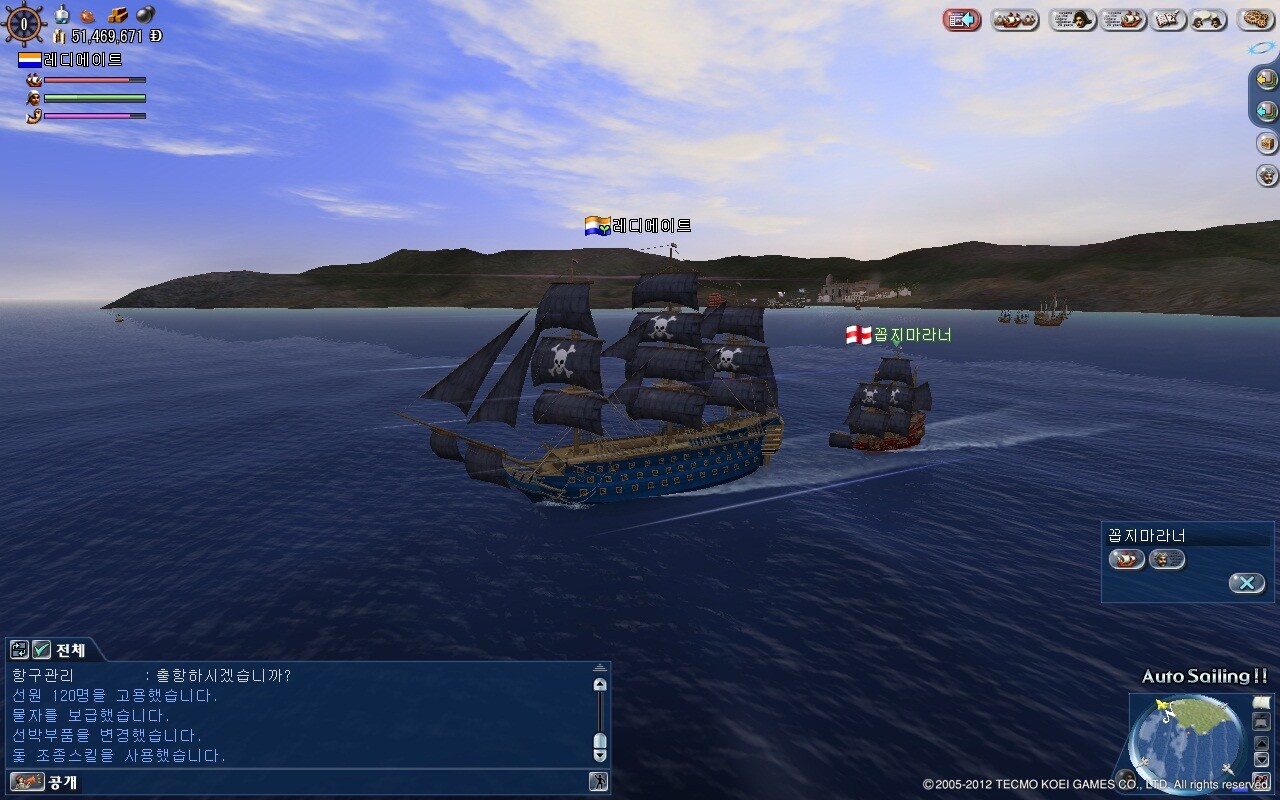
Task: Click the 공개 chat channel megaphone button
Action: pos(28,782)
